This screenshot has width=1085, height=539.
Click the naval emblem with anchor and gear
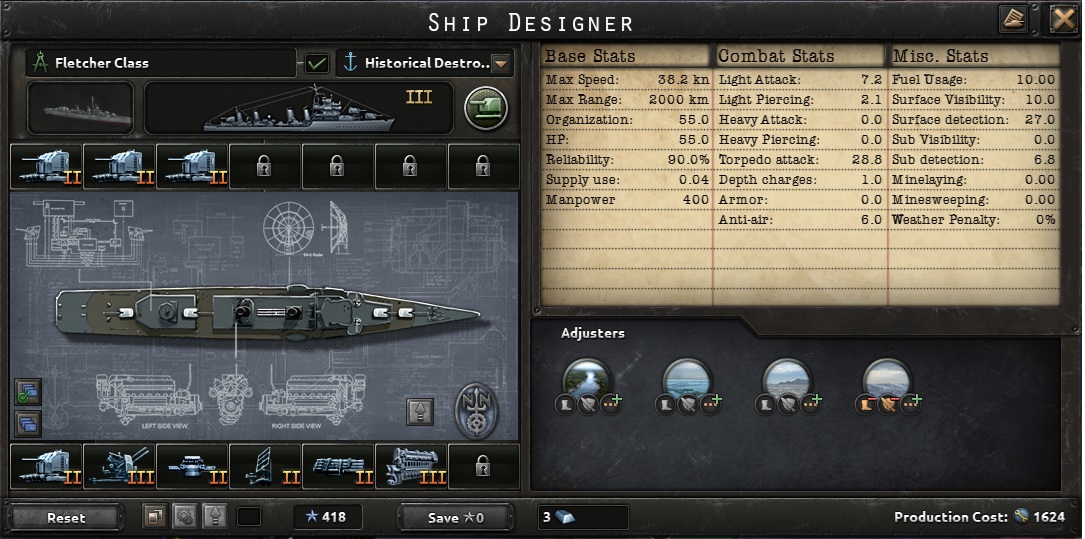tap(477, 411)
